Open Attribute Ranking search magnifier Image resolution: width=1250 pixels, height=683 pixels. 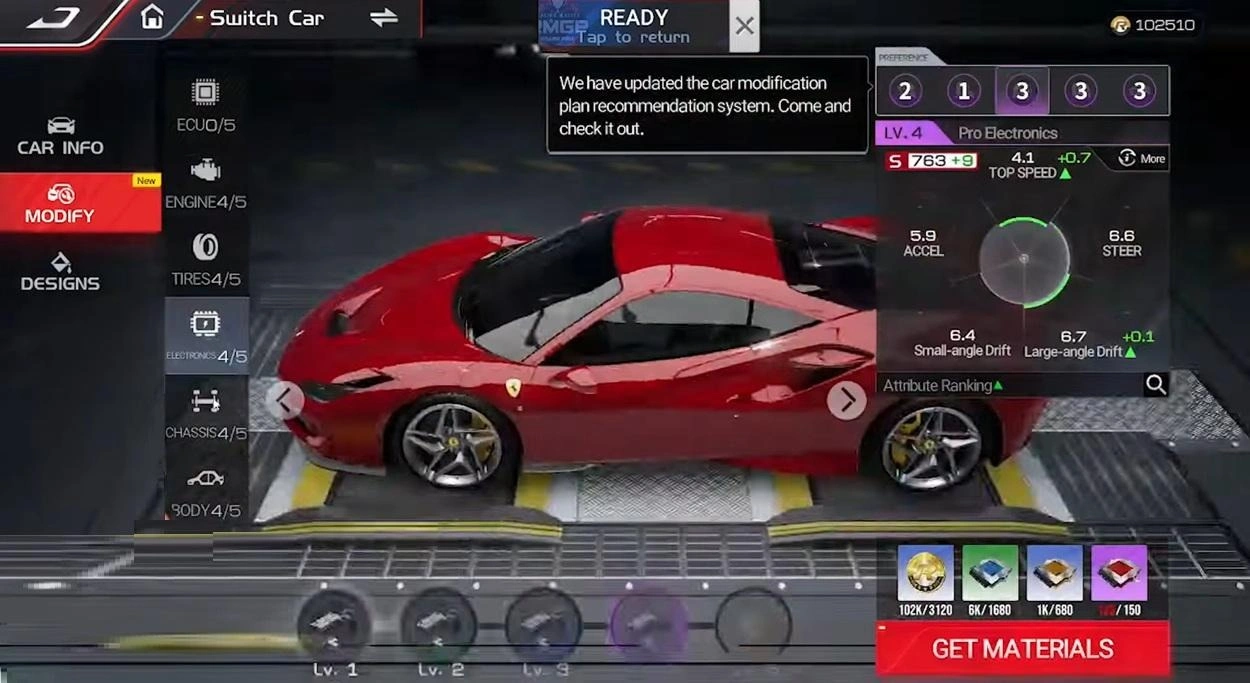pyautogui.click(x=1155, y=385)
